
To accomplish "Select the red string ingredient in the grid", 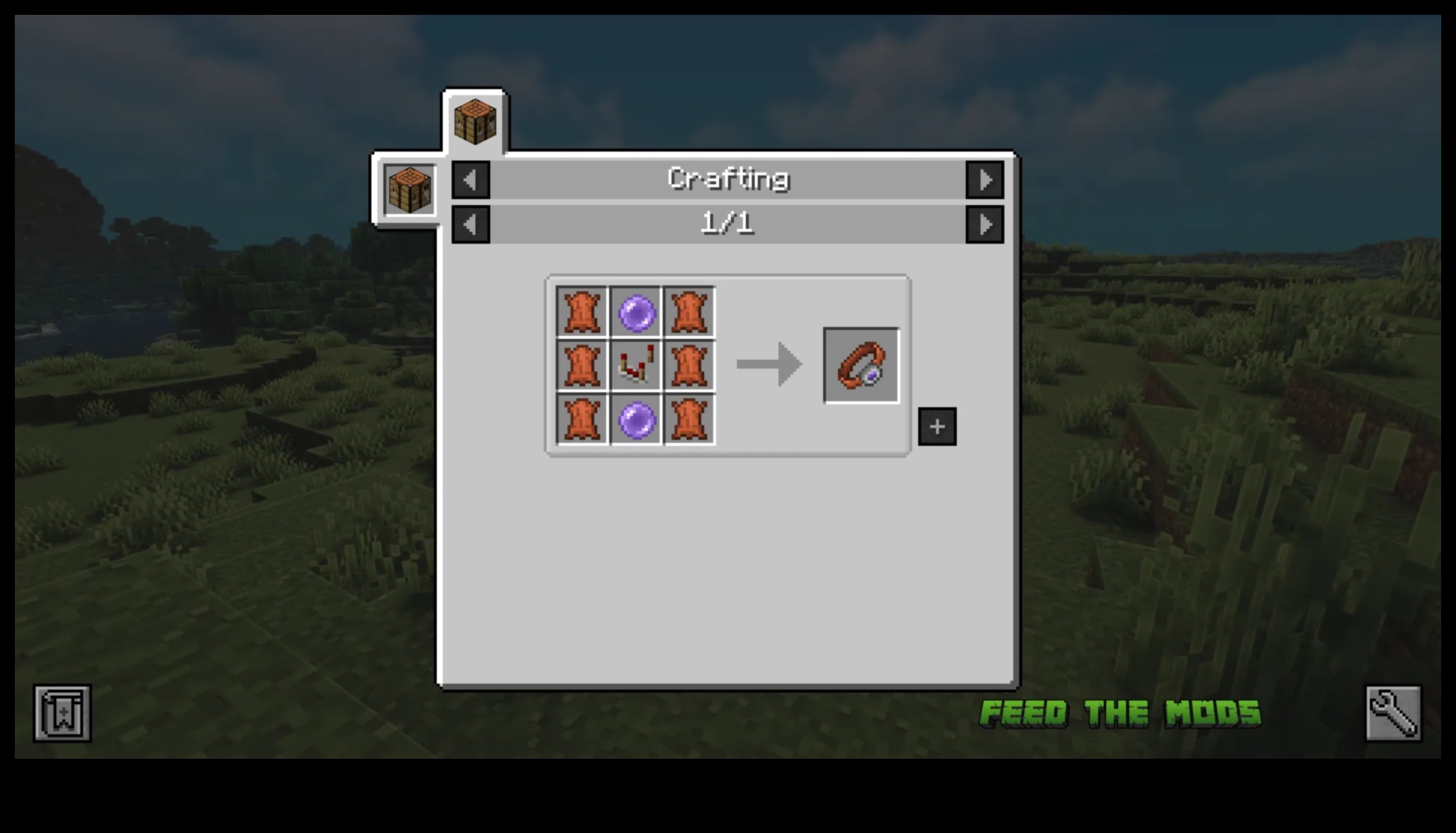I will (636, 366).
